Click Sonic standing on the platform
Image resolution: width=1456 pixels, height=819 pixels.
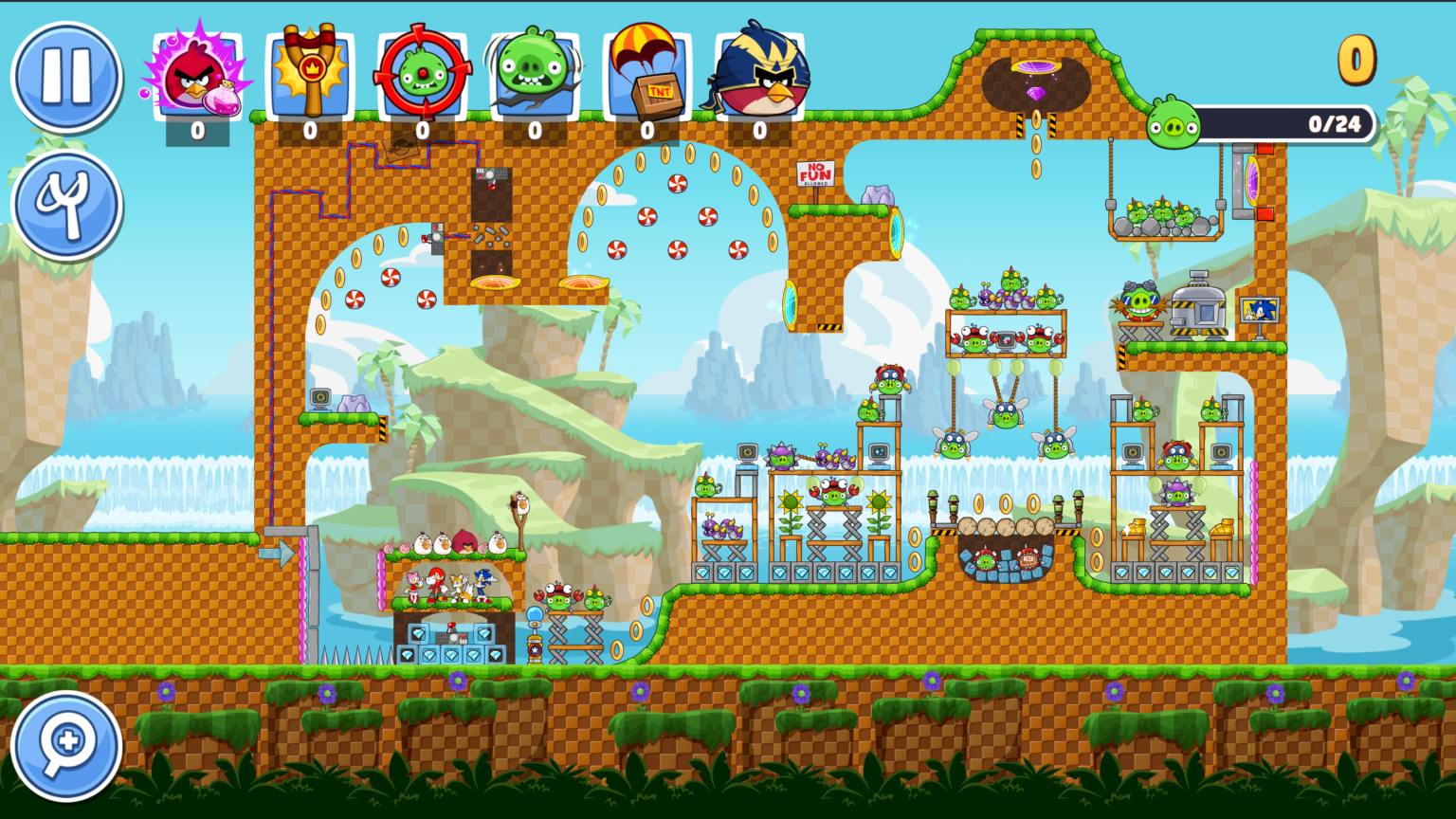482,584
